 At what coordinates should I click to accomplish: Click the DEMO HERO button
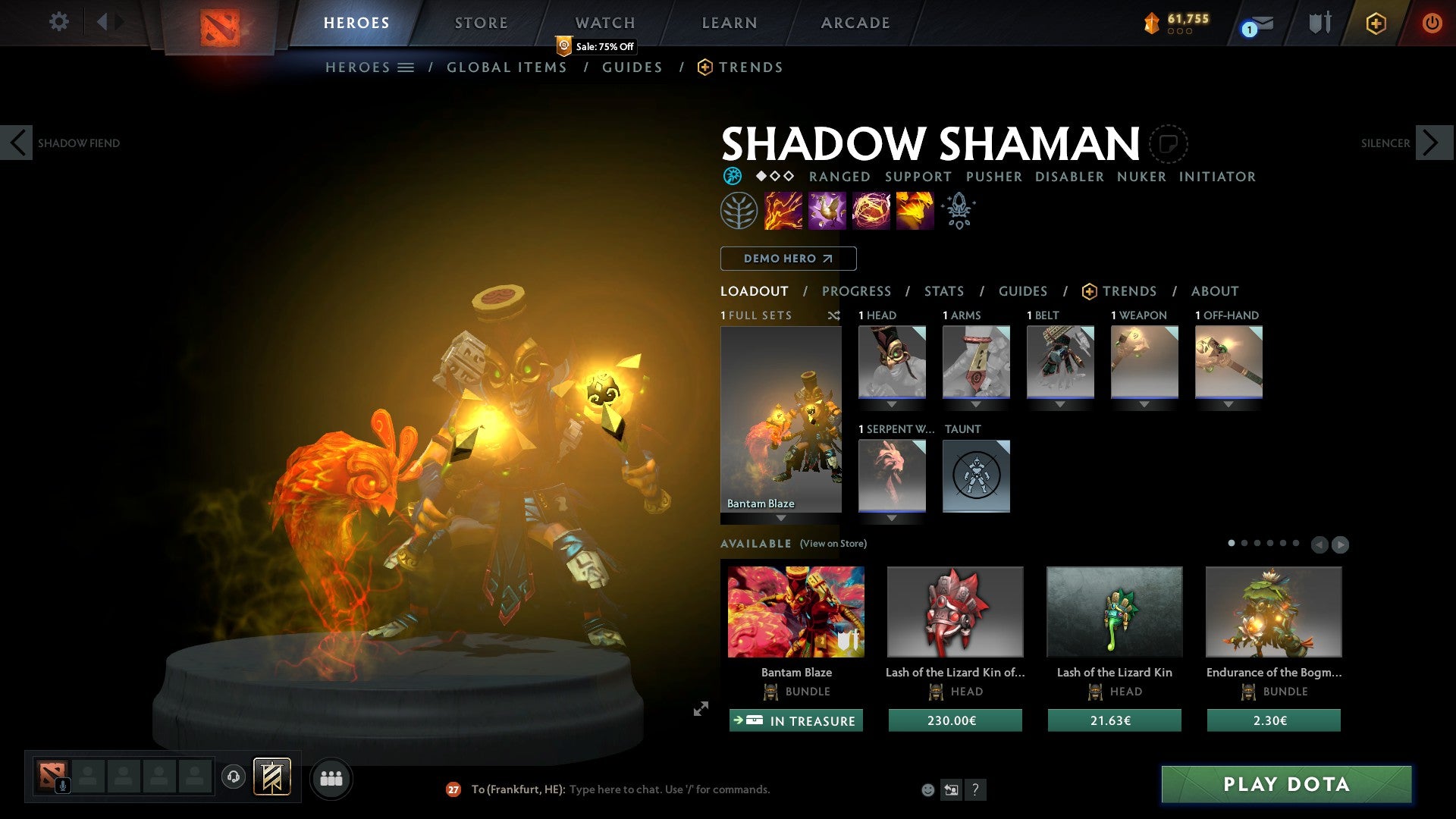coord(788,259)
